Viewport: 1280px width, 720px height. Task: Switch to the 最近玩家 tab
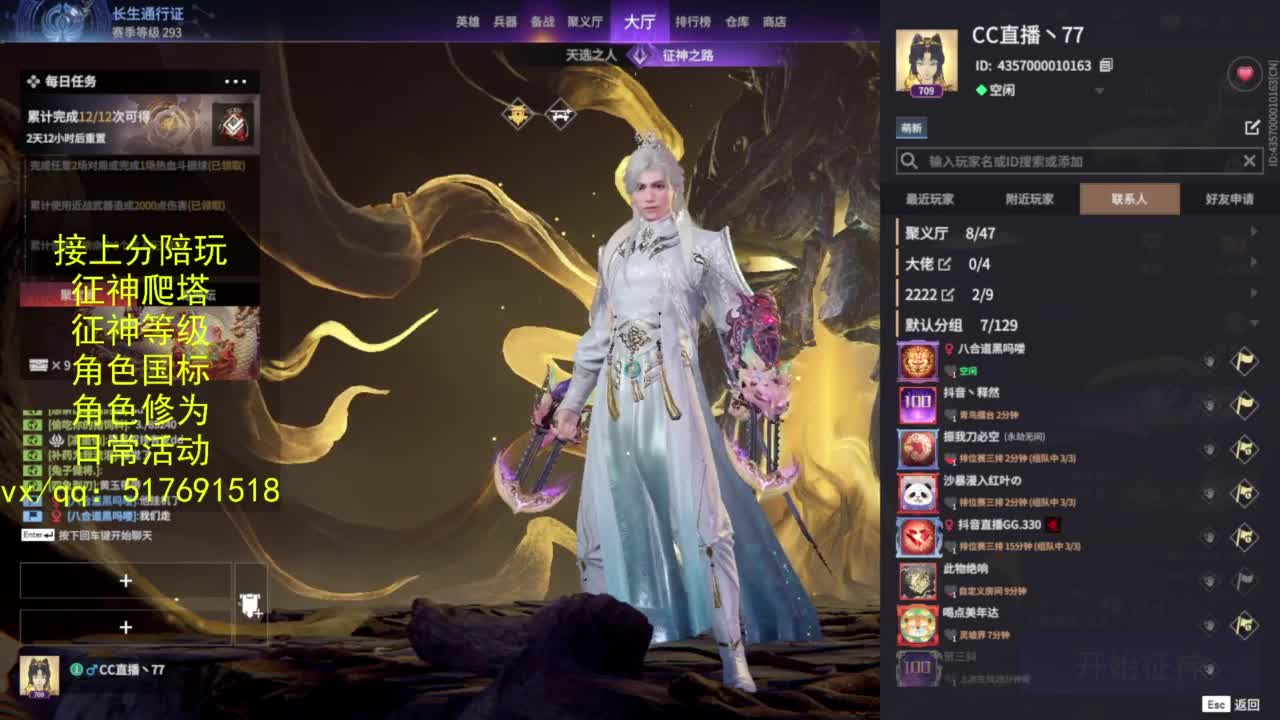point(930,199)
